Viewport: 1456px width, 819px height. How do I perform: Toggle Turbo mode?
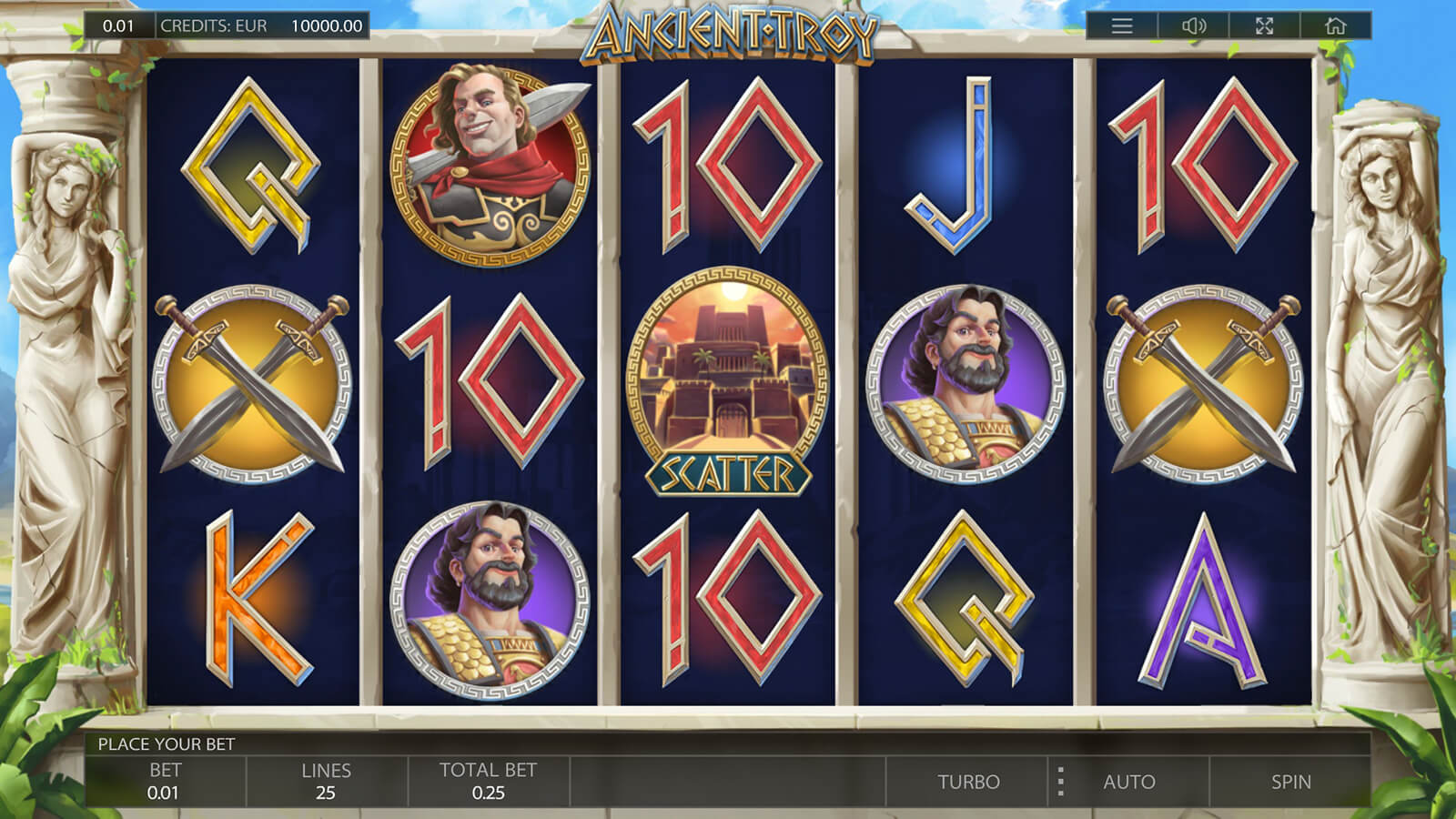click(x=968, y=782)
